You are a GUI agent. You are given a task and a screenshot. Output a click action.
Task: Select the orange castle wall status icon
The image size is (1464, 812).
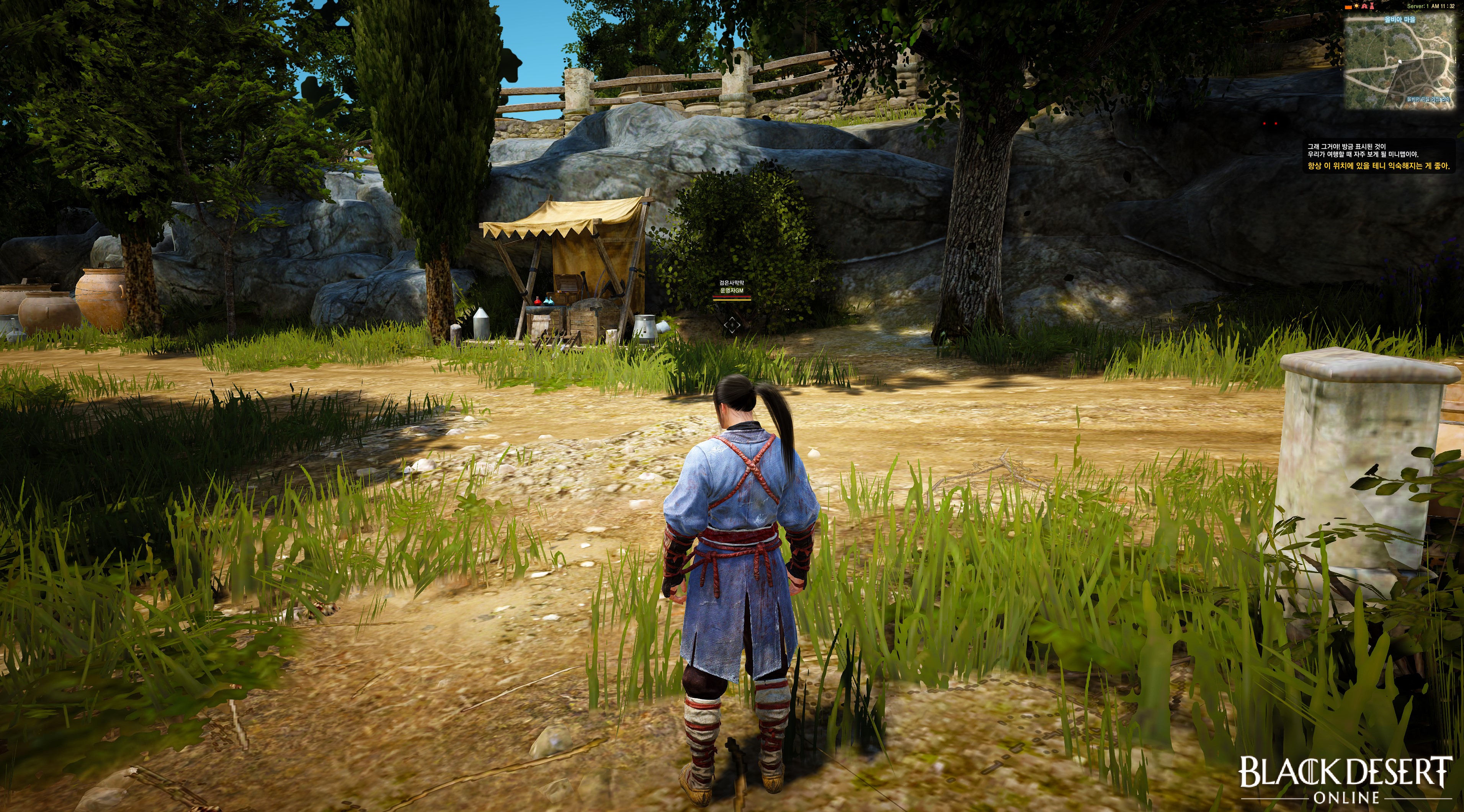point(1349,7)
